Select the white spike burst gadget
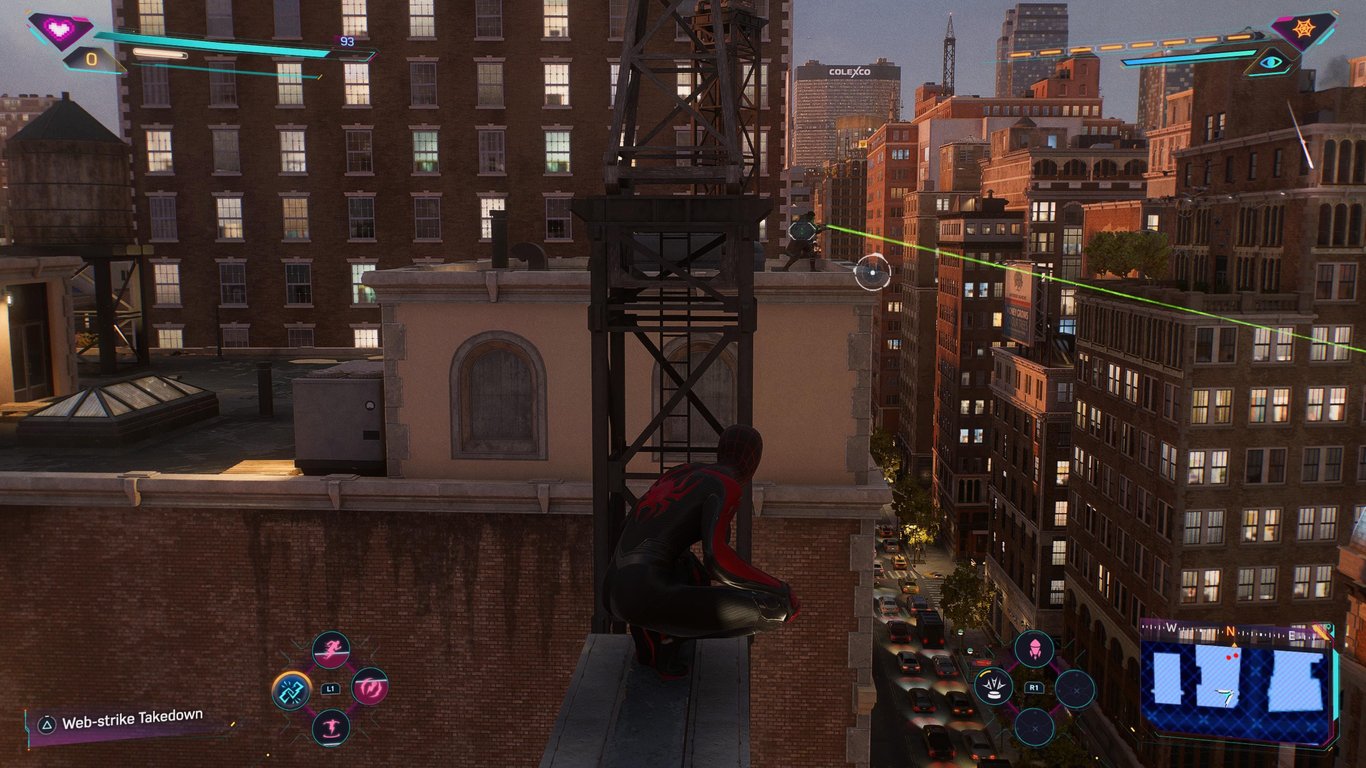The image size is (1366, 768). pos(993,687)
